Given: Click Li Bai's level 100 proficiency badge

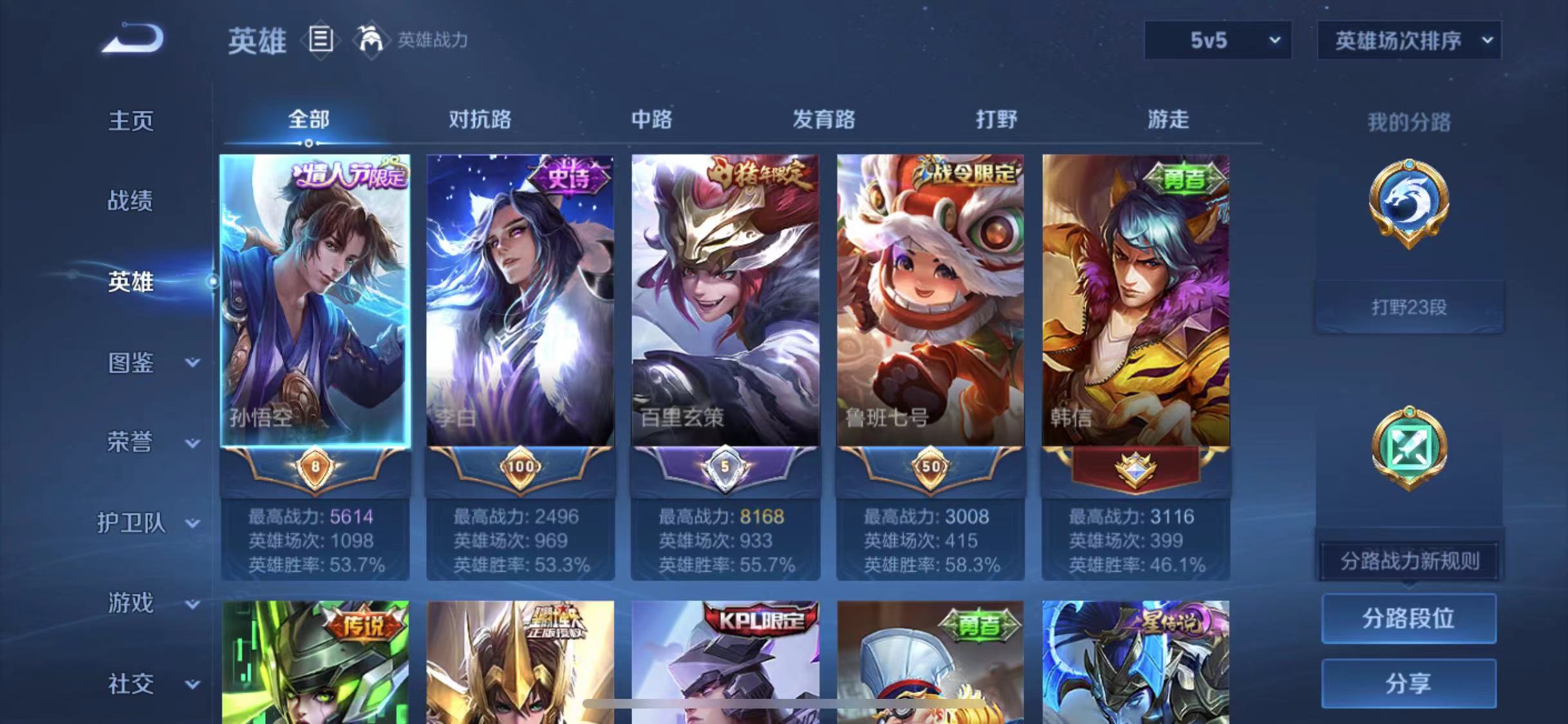Looking at the screenshot, I should (519, 468).
